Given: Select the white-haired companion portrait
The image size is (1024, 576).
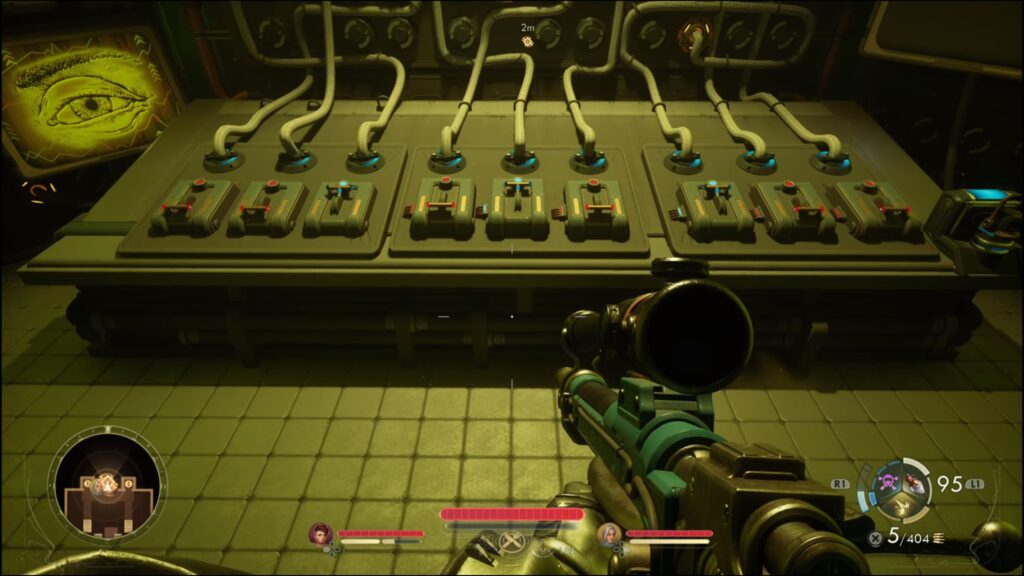Looking at the screenshot, I should pyautogui.click(x=609, y=533).
